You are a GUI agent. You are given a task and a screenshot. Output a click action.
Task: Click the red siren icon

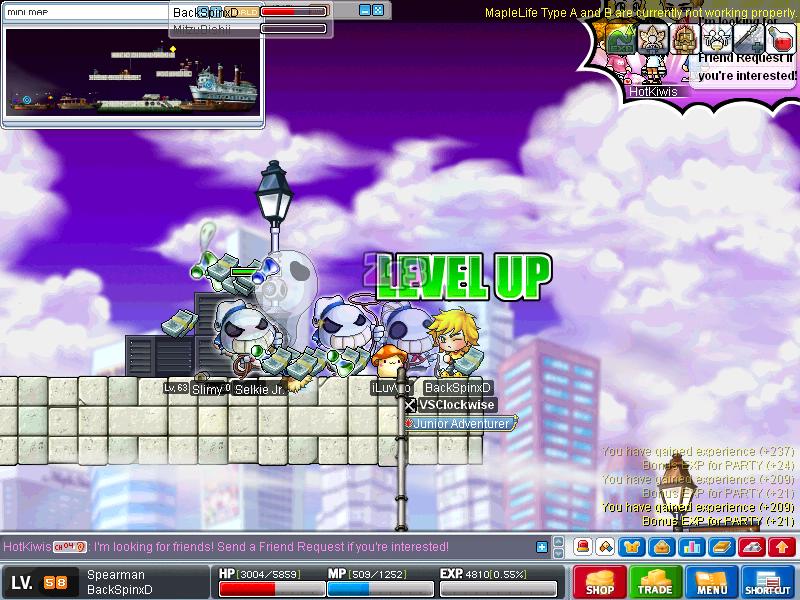click(x=582, y=547)
